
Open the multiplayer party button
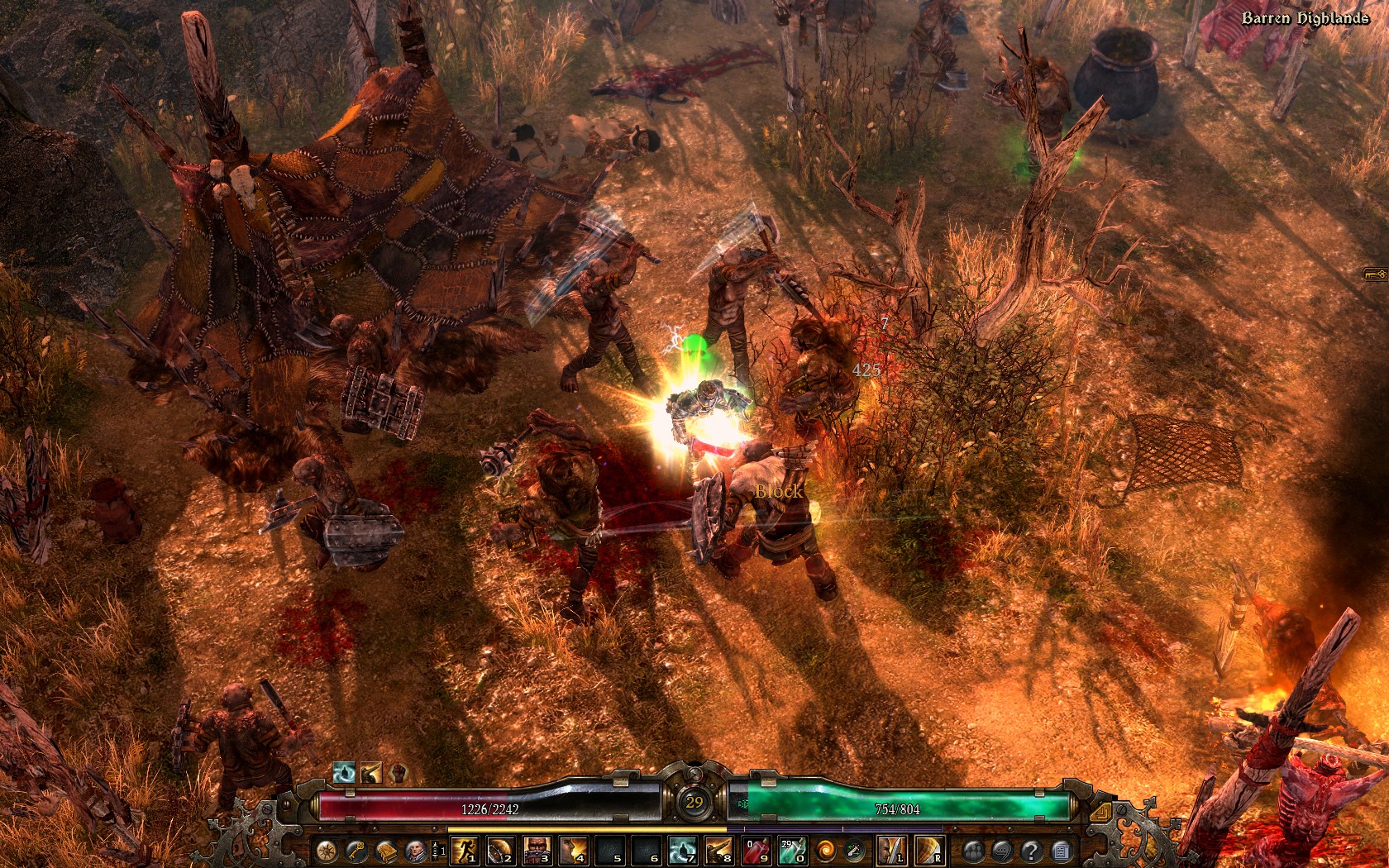point(973,851)
